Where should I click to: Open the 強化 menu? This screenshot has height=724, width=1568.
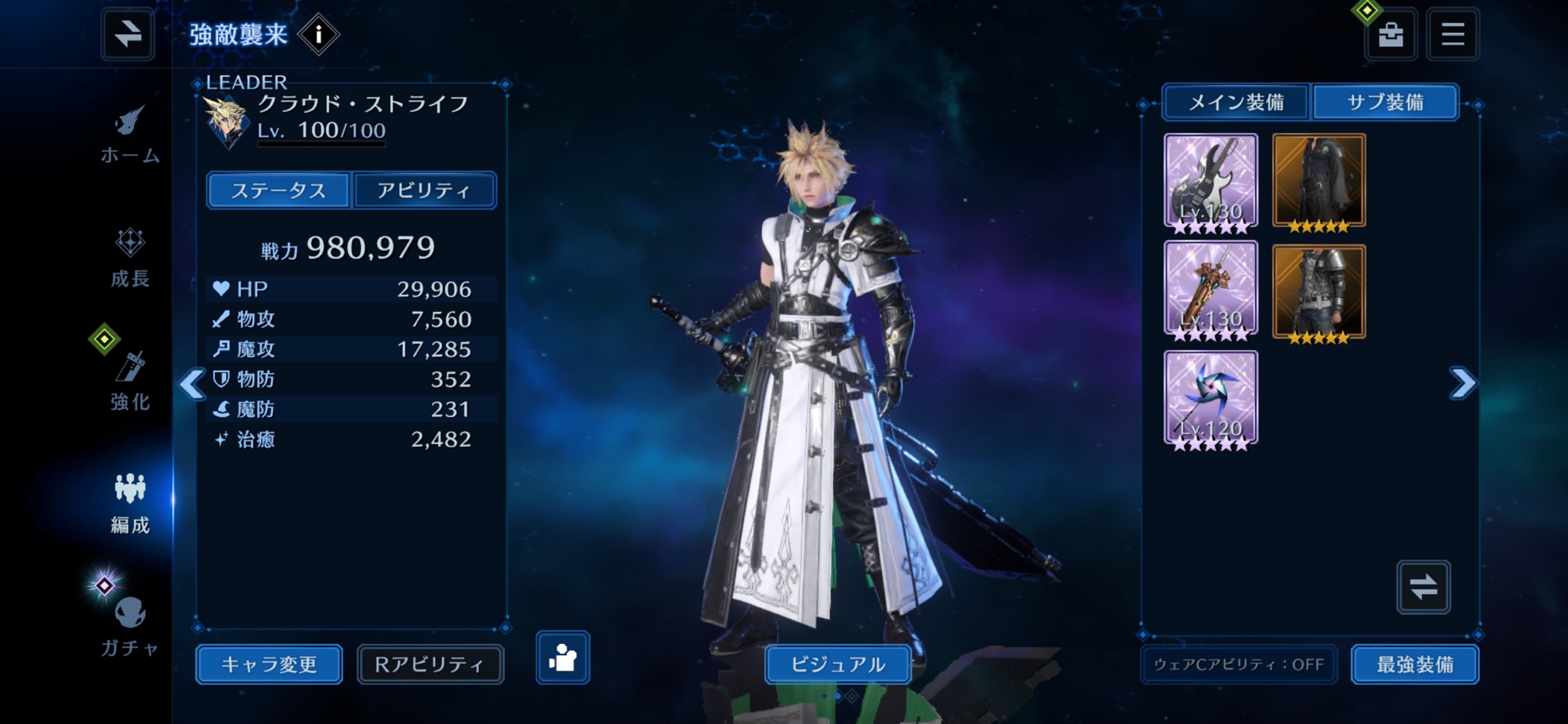130,381
